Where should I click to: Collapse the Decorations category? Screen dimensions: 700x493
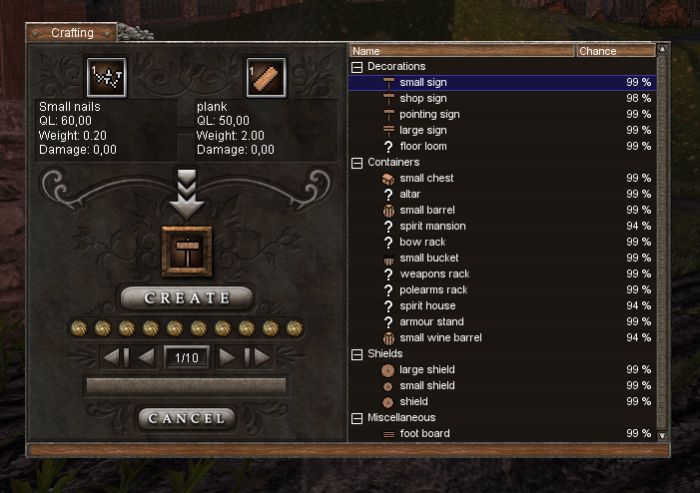(357, 67)
